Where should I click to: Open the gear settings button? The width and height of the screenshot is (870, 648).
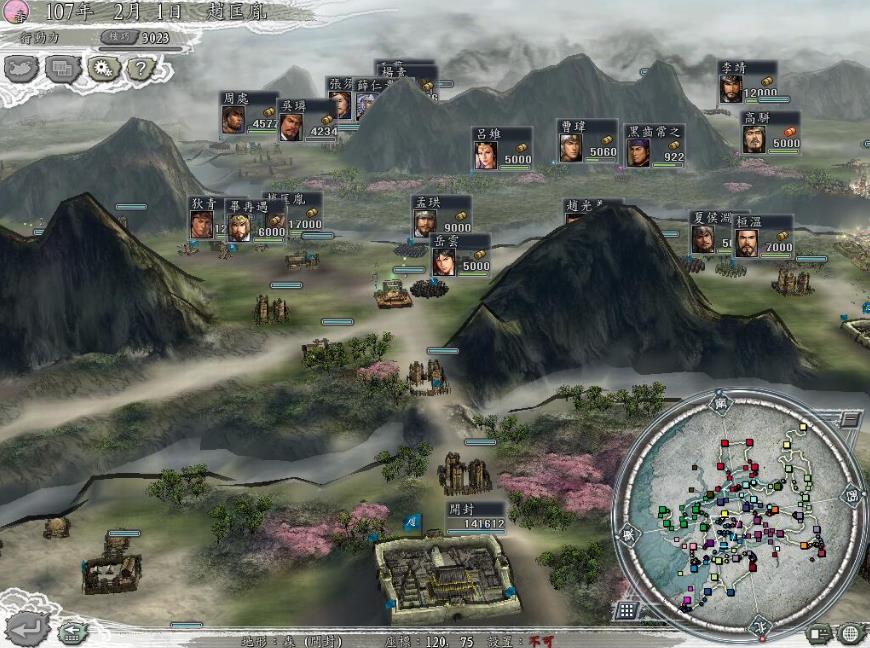101,68
